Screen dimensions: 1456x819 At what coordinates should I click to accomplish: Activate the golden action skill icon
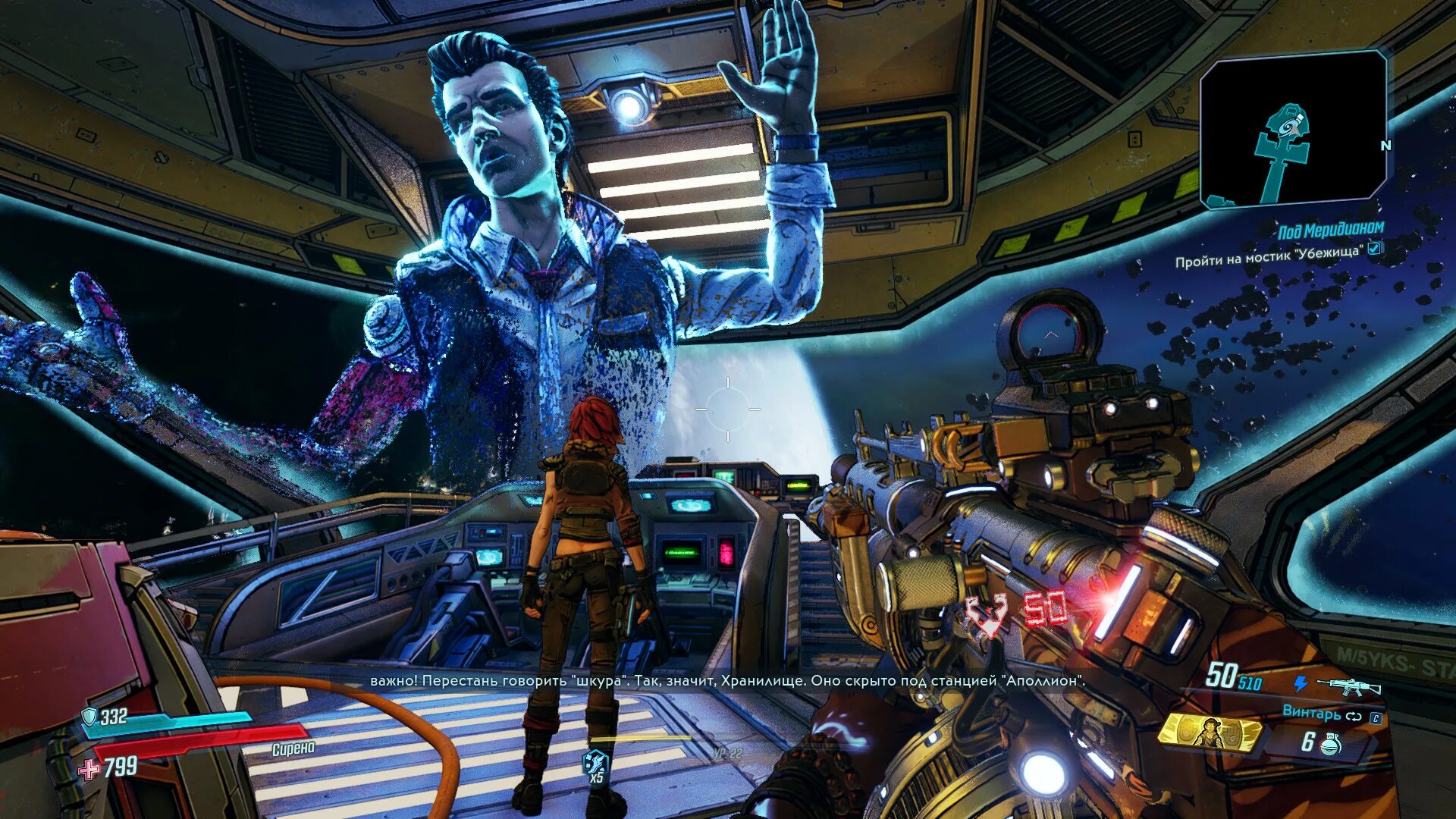click(x=1209, y=733)
